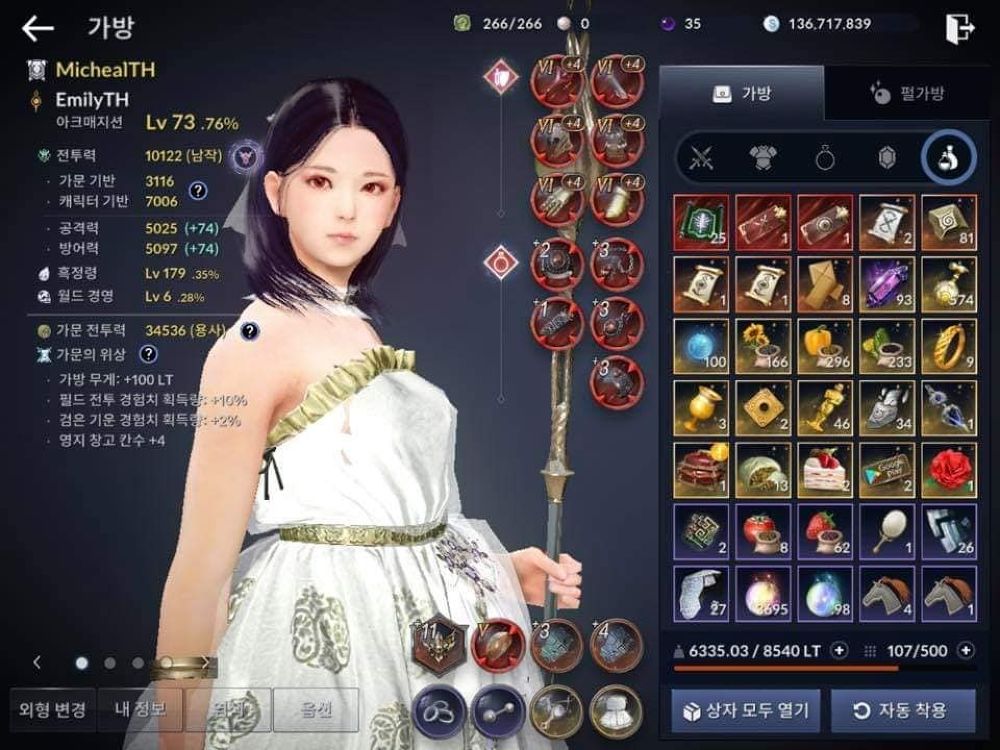Expand inventory slots with plus button
This screenshot has width=1000, height=750.
click(x=966, y=650)
